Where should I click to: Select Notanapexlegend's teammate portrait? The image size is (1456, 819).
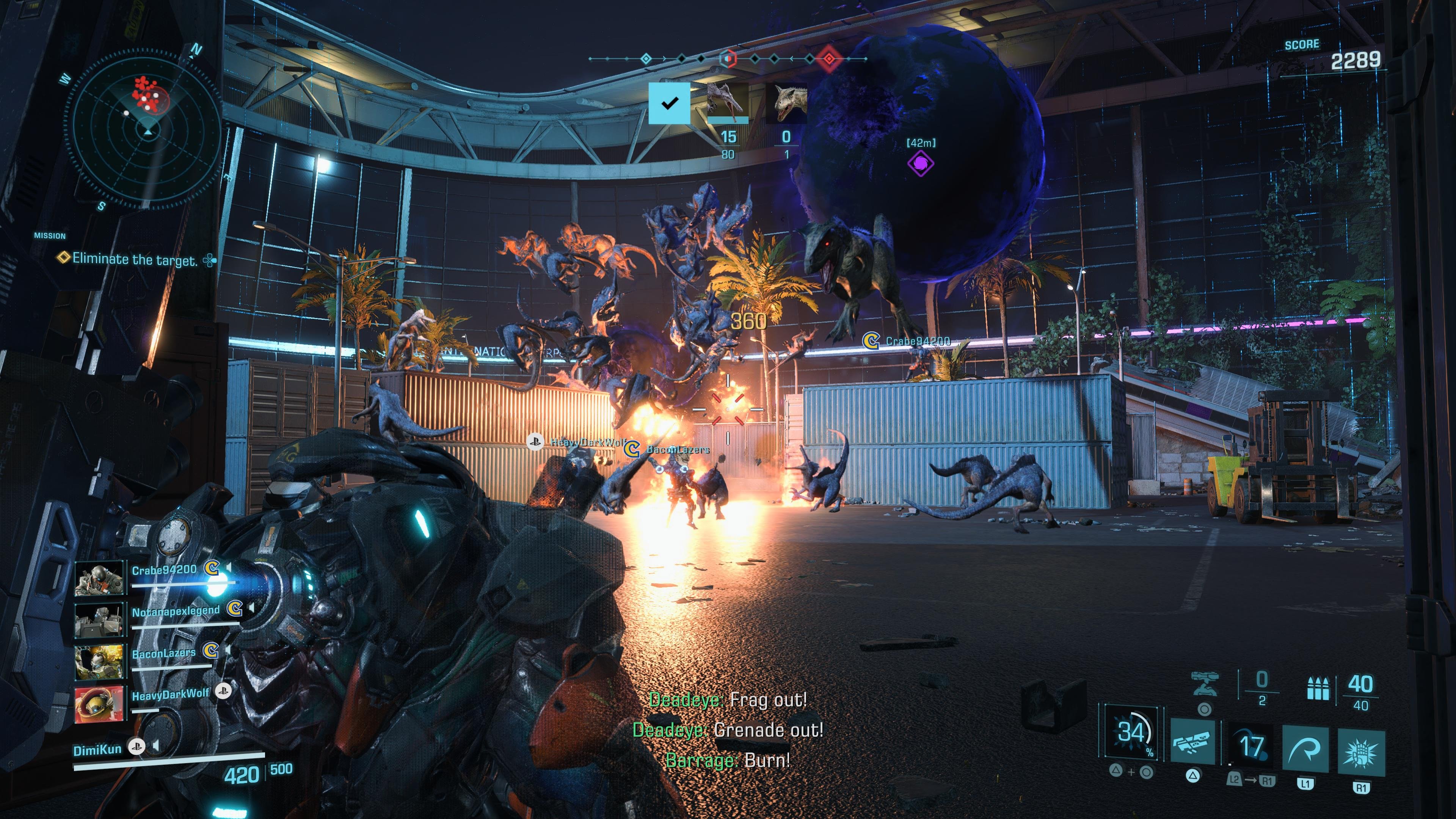click(99, 620)
